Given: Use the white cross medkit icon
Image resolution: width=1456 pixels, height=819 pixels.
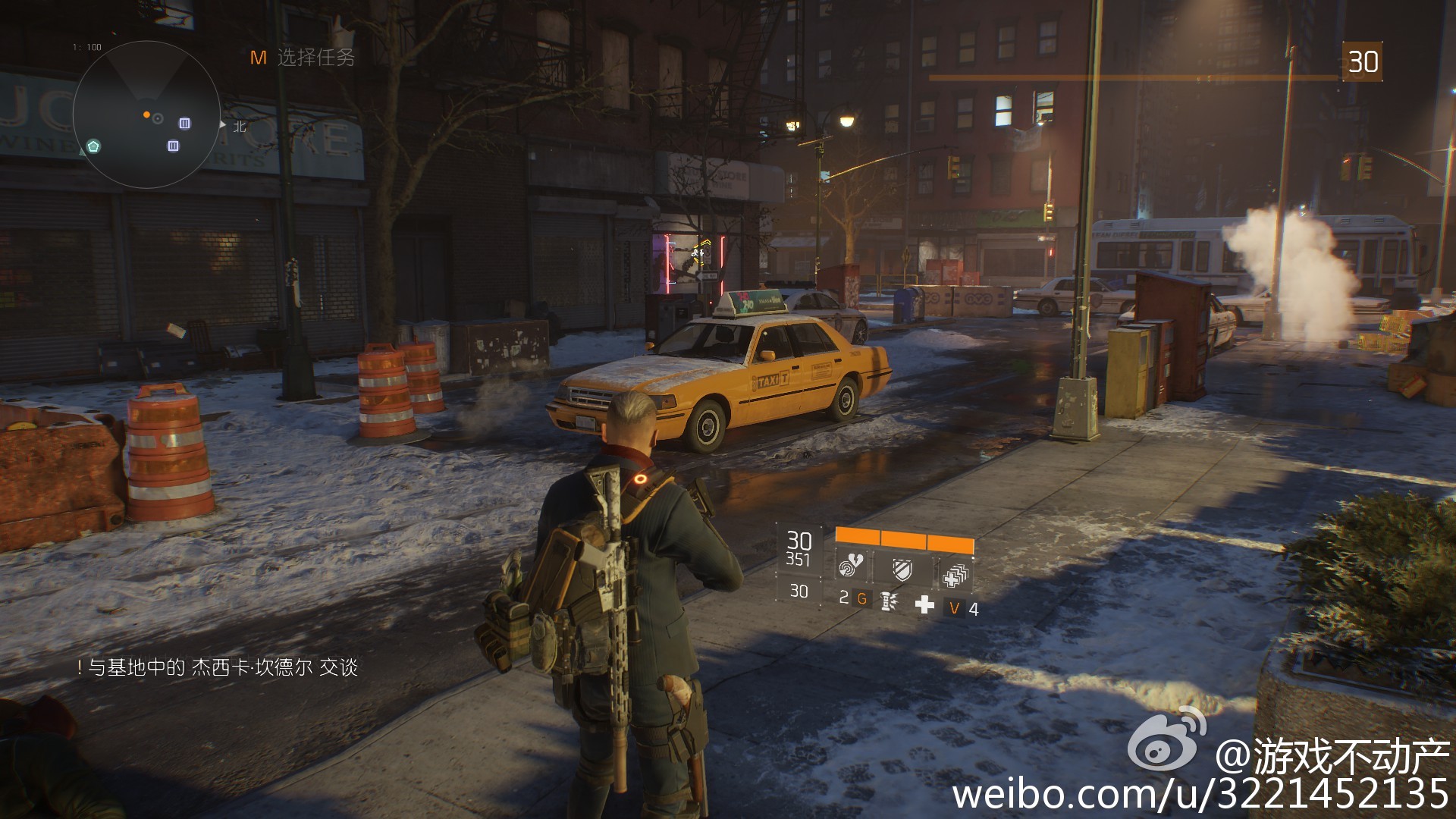Looking at the screenshot, I should pyautogui.click(x=924, y=604).
